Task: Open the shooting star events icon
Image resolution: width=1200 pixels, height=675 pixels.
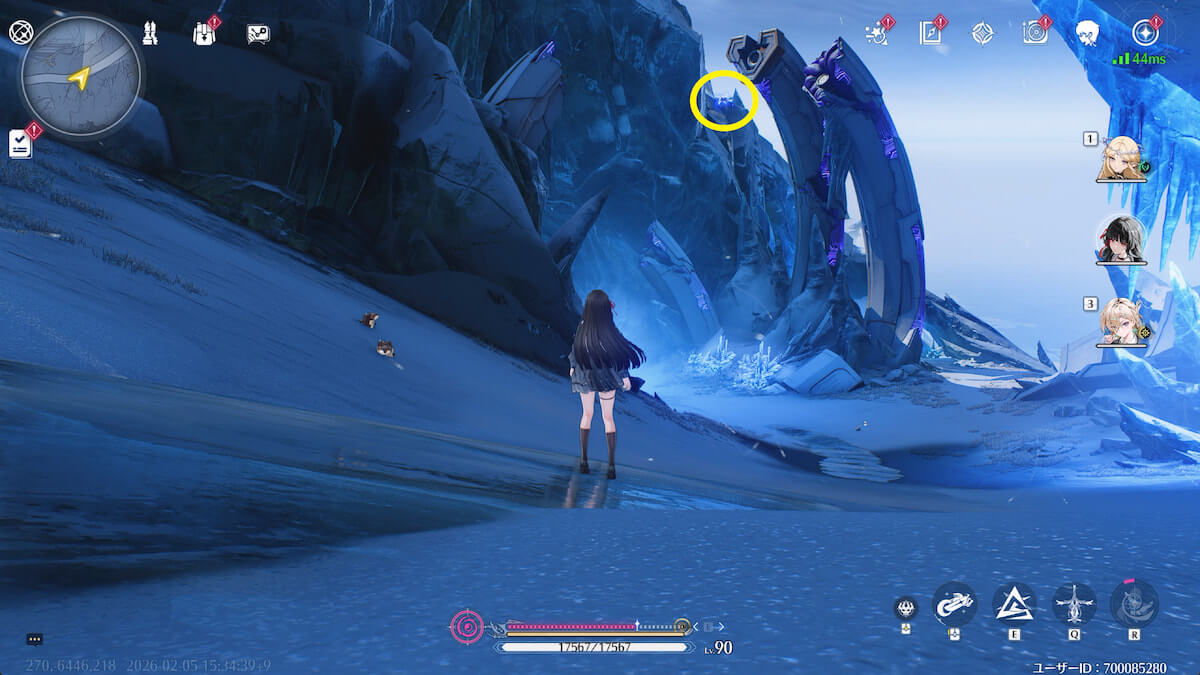Action: coord(877,33)
